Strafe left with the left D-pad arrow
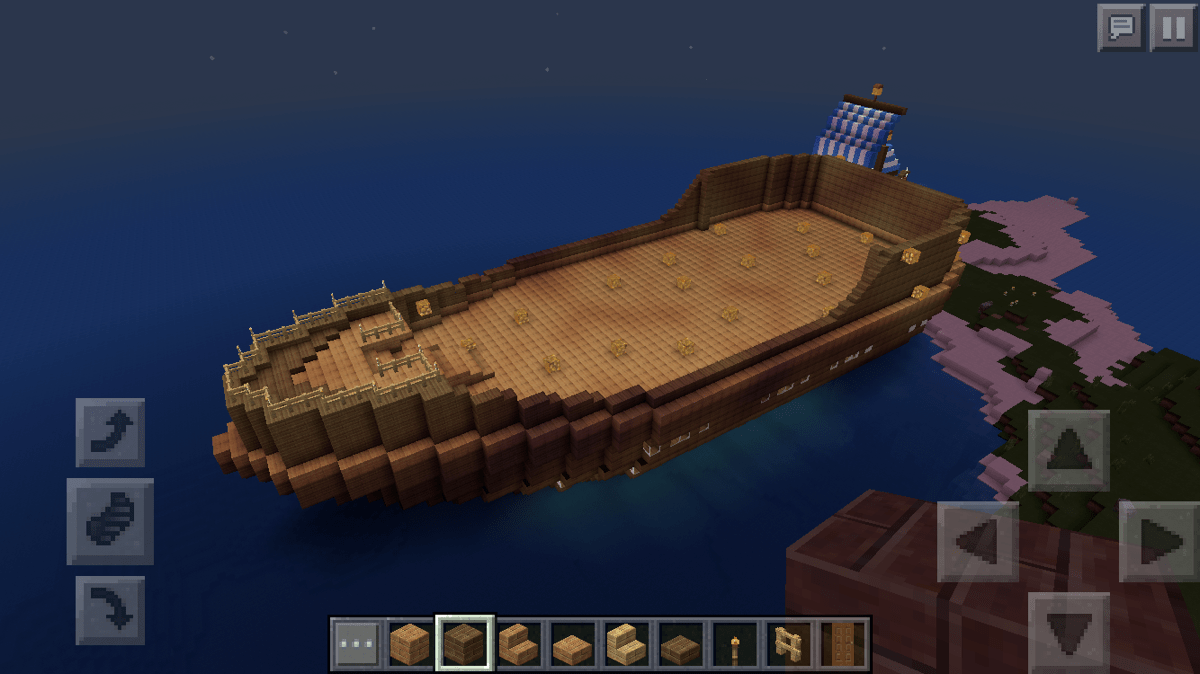1200x674 pixels. [x=977, y=542]
